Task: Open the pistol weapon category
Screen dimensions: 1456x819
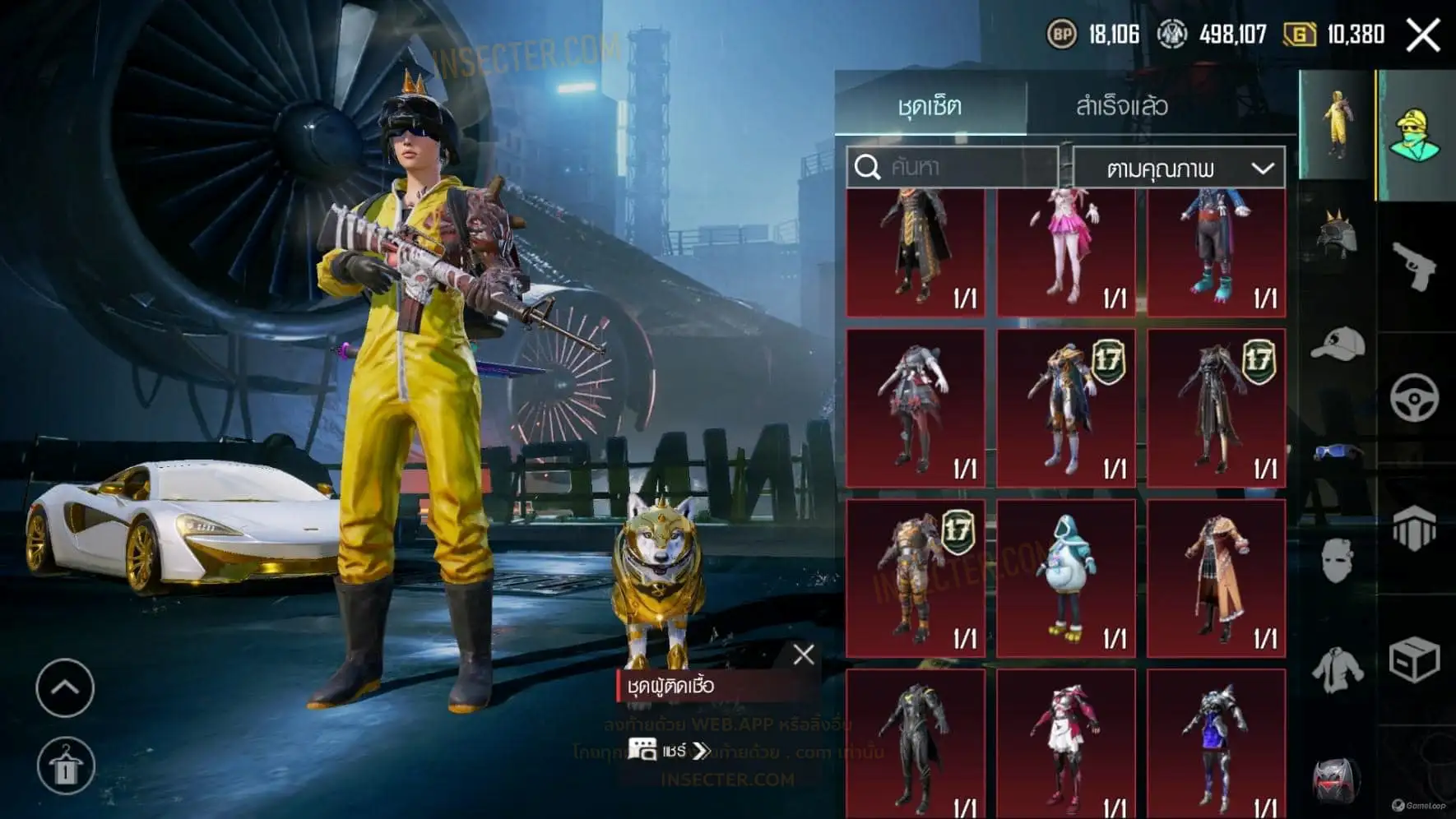Action: [1414, 266]
